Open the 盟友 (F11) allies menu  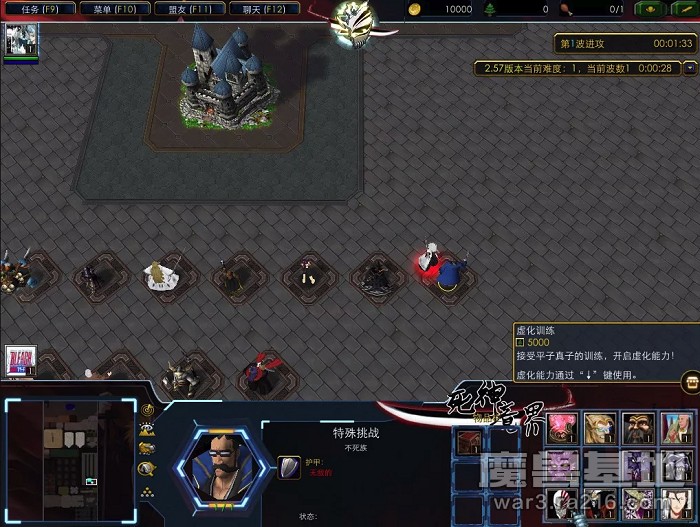tap(190, 9)
